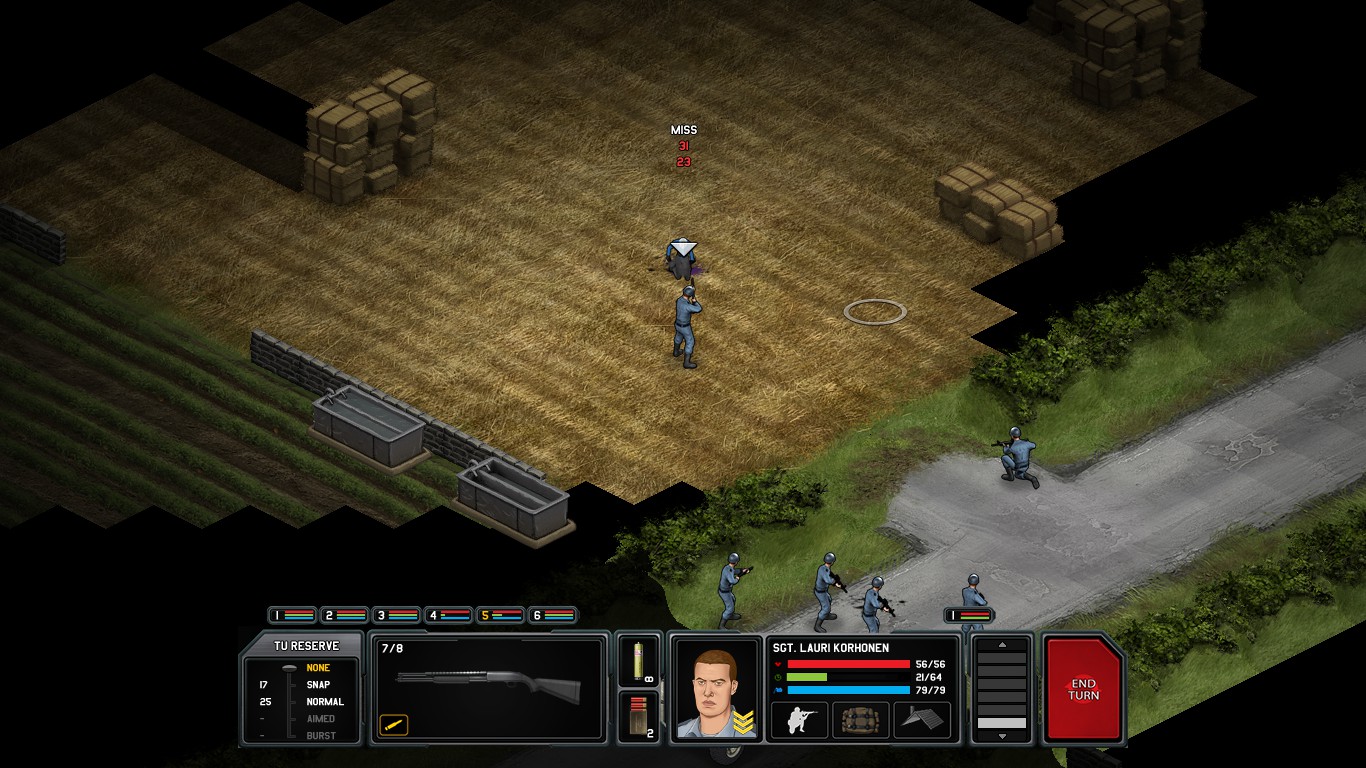Select the grenade quick slot
The height and width of the screenshot is (768, 1366).
tap(638, 660)
